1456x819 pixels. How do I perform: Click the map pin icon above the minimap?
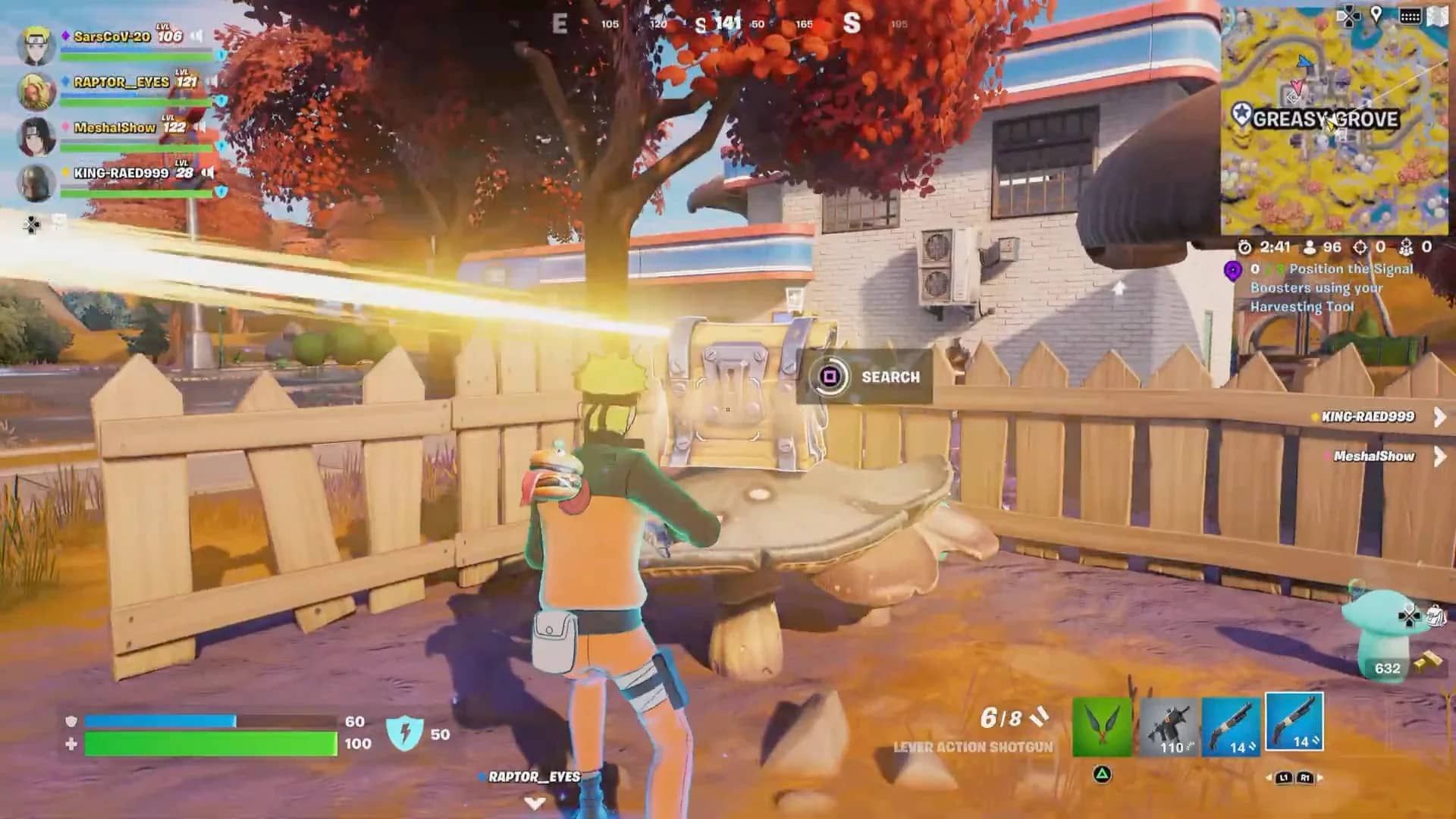1376,16
